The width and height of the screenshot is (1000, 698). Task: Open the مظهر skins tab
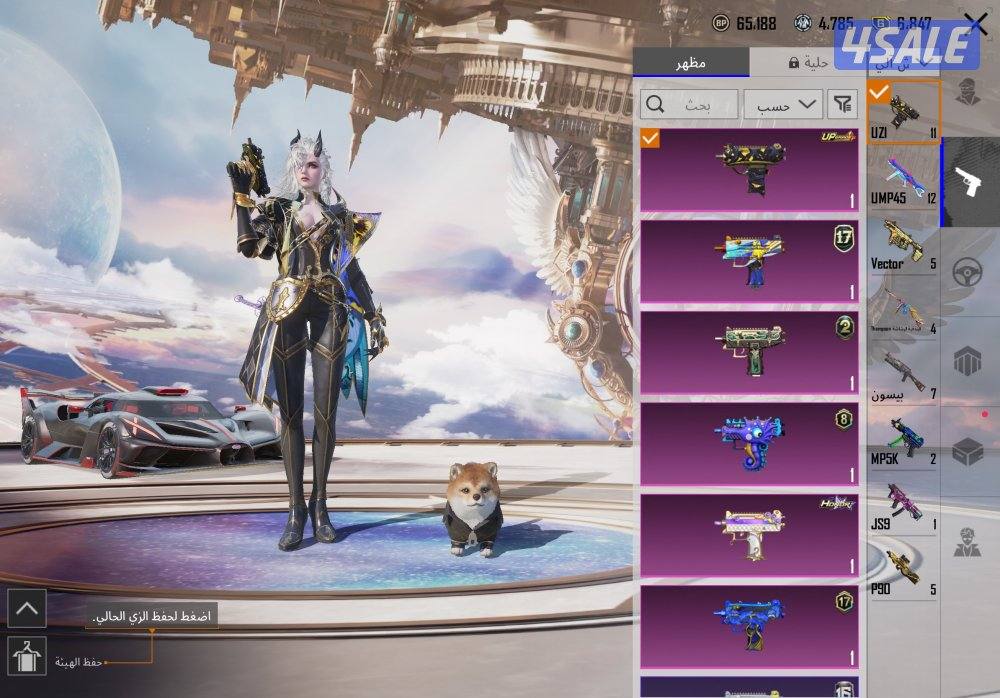(690, 62)
